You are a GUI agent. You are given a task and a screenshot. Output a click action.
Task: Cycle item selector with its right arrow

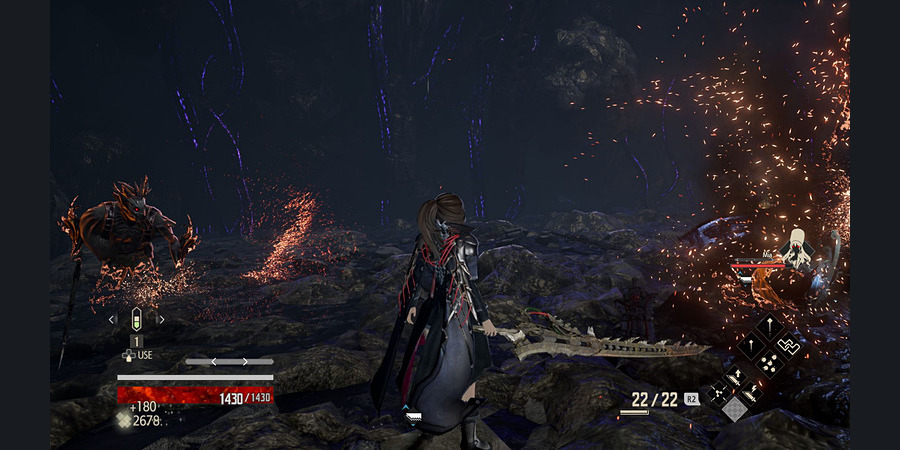point(162,320)
